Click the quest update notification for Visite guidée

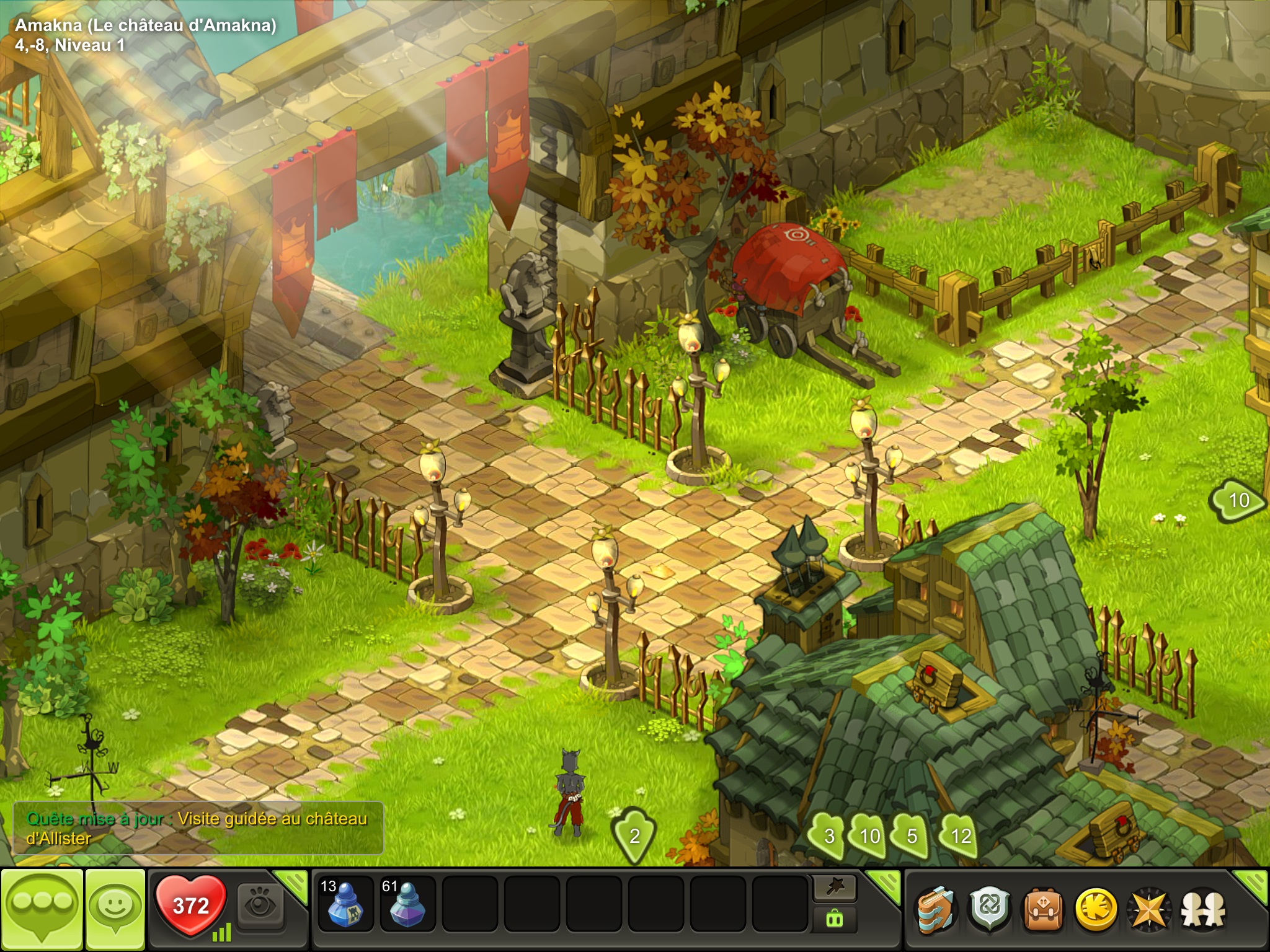tap(198, 828)
